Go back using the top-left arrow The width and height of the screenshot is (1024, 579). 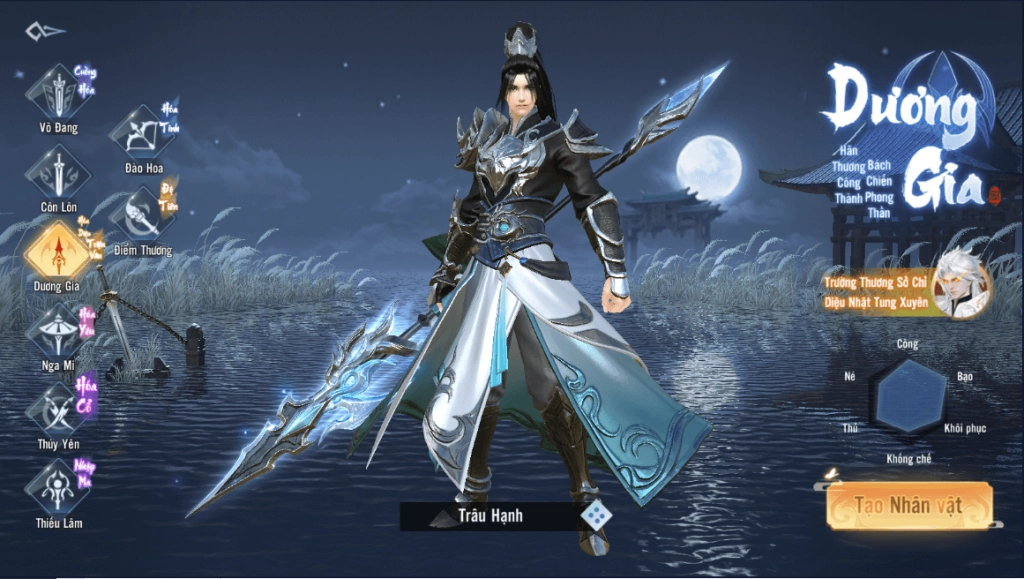[44, 31]
